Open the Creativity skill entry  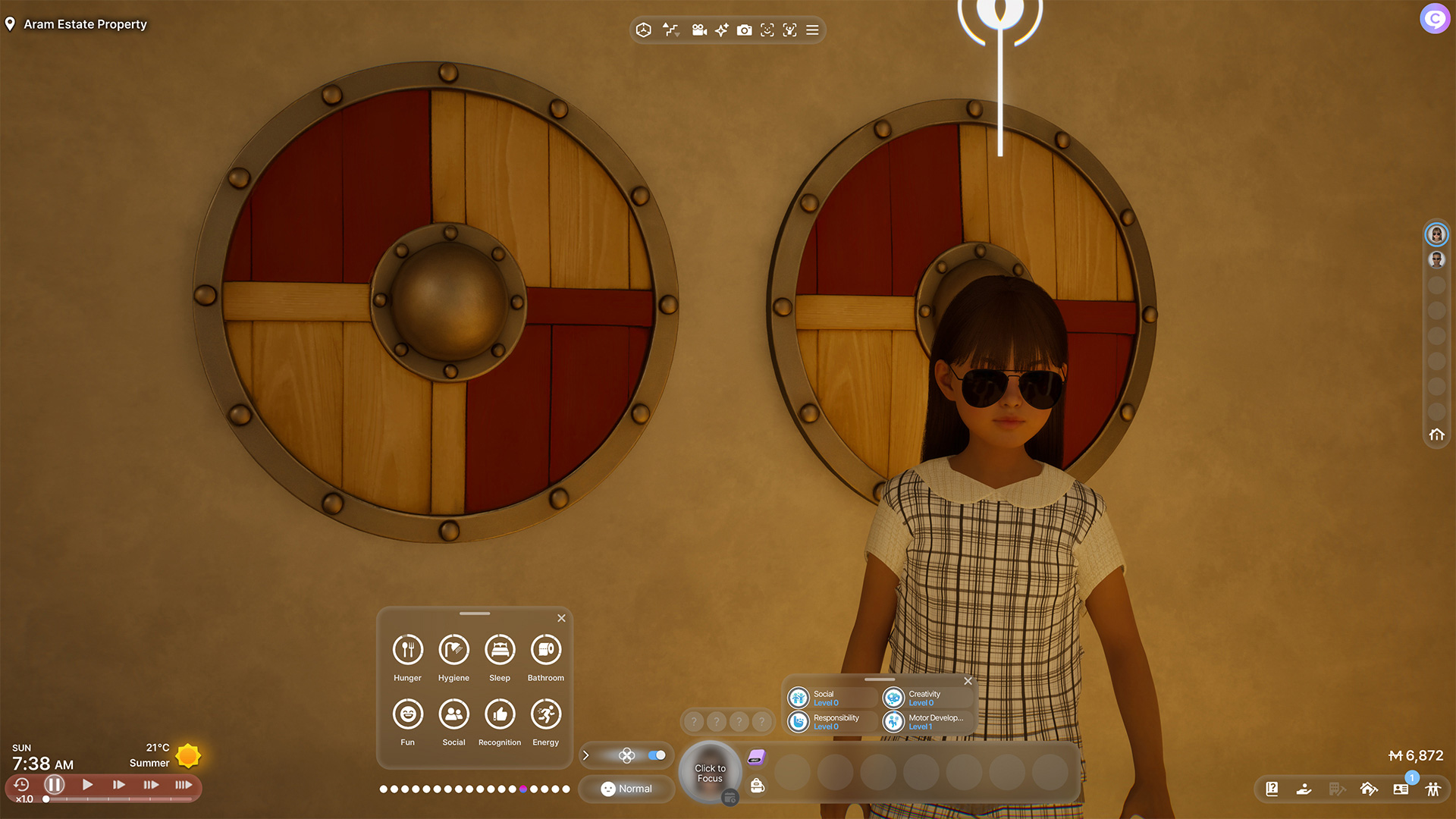tap(927, 698)
